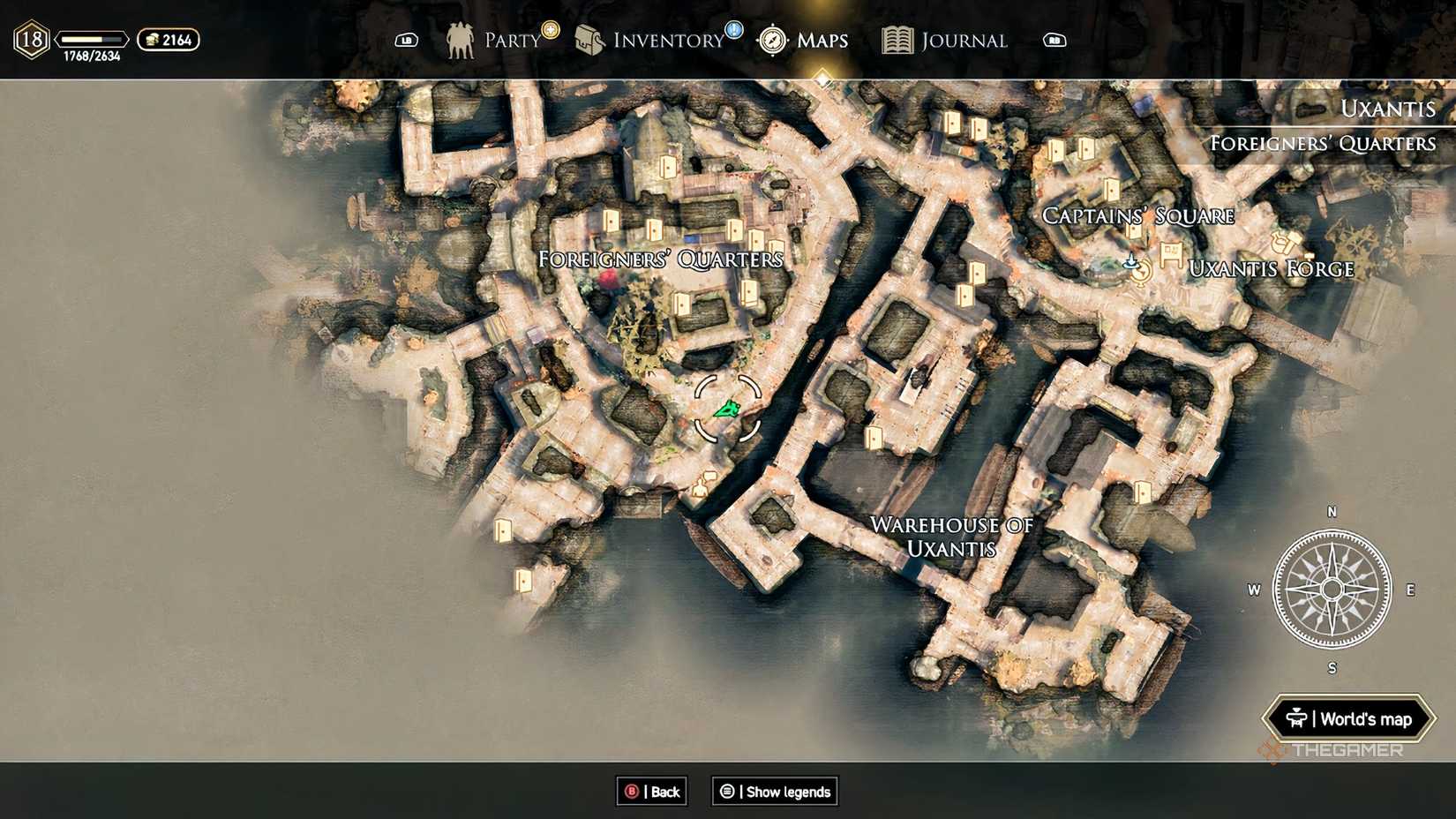Switch to the Inventory tab
The image size is (1456, 819).
click(657, 41)
